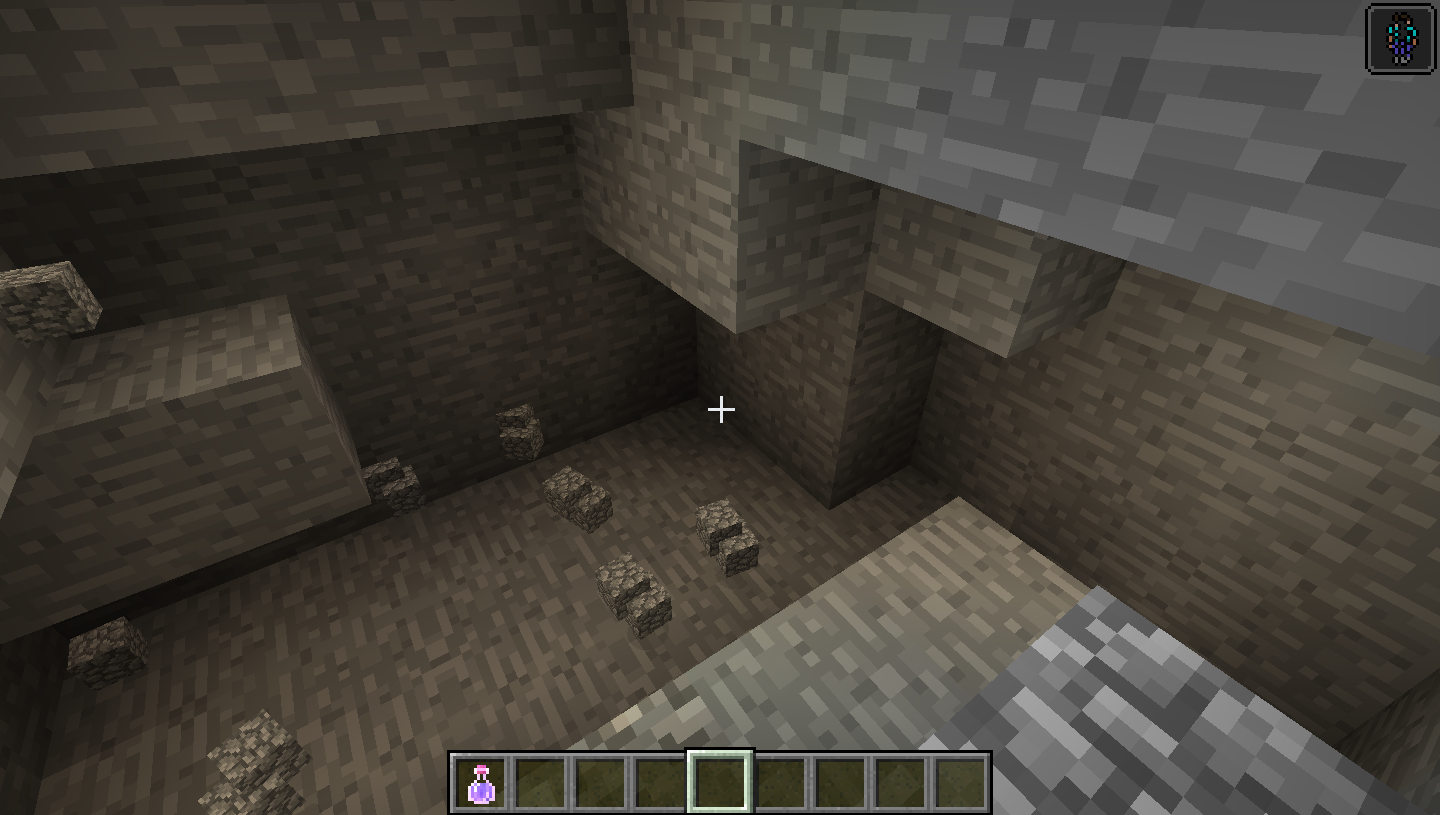Click the highlighted empty hotbar slot
This screenshot has height=815, width=1440.
(720, 782)
